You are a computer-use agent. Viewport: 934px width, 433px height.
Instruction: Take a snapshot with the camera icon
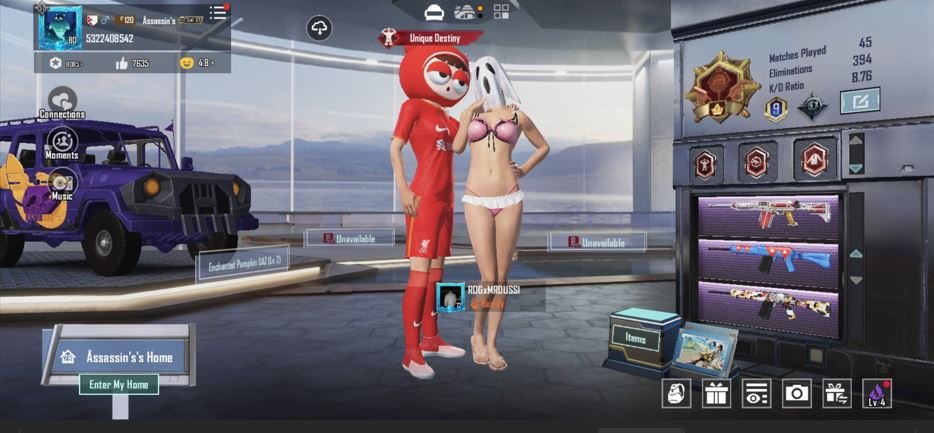[x=796, y=393]
